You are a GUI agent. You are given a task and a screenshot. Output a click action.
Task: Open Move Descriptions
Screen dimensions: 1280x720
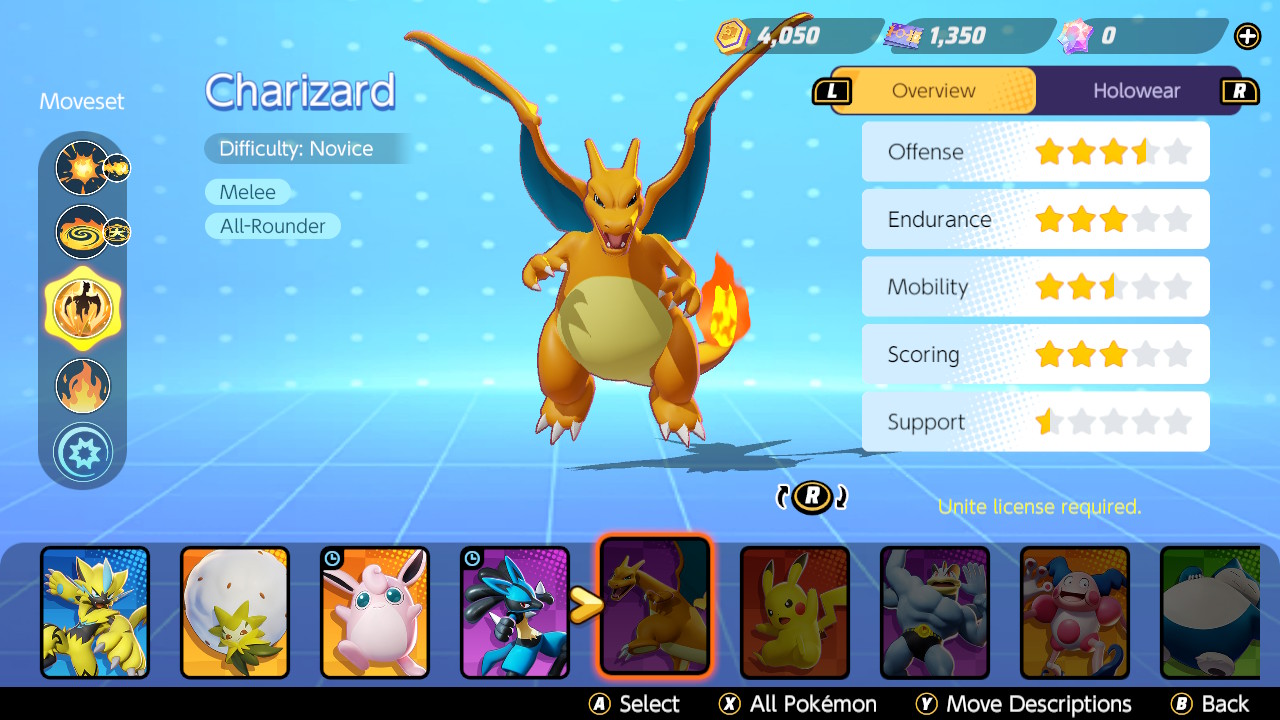1024,704
